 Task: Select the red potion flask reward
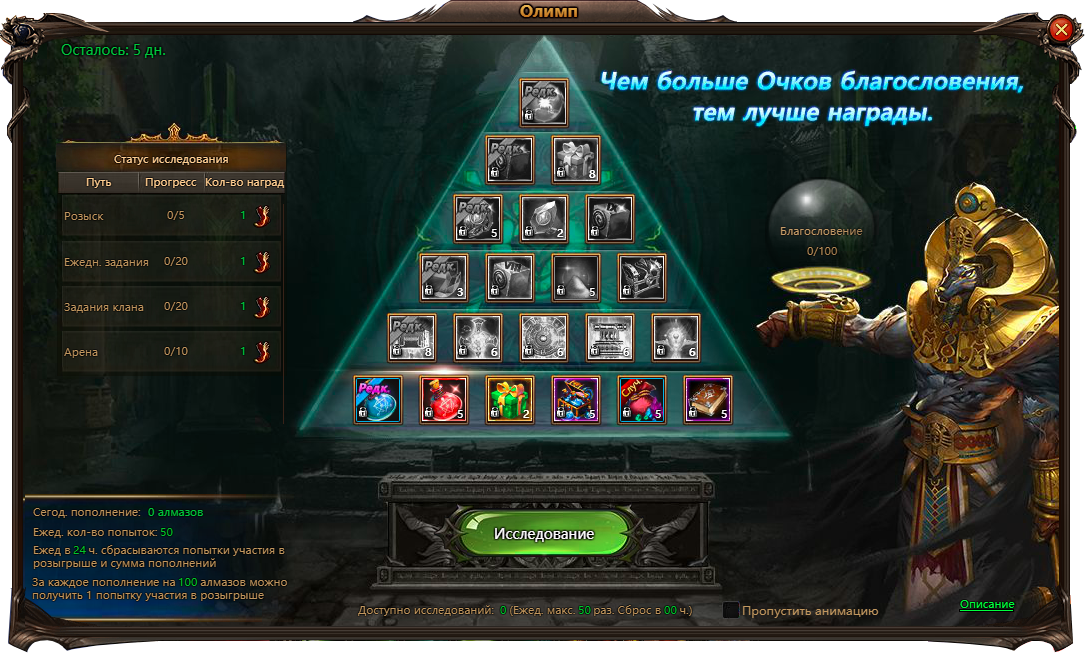tap(444, 400)
